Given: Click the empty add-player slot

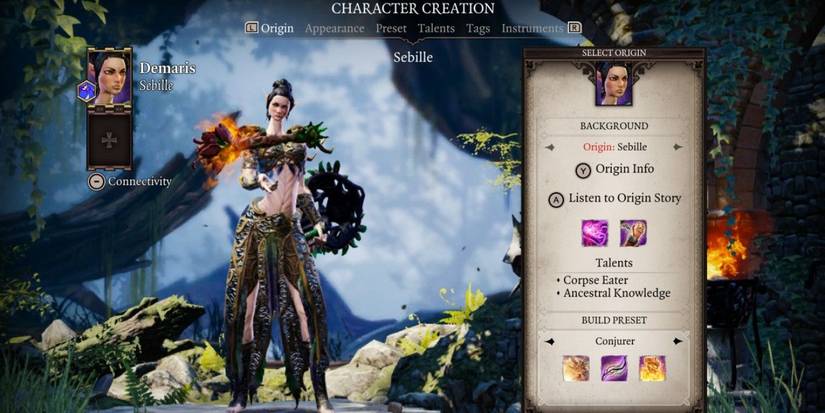Looking at the screenshot, I should point(109,139).
